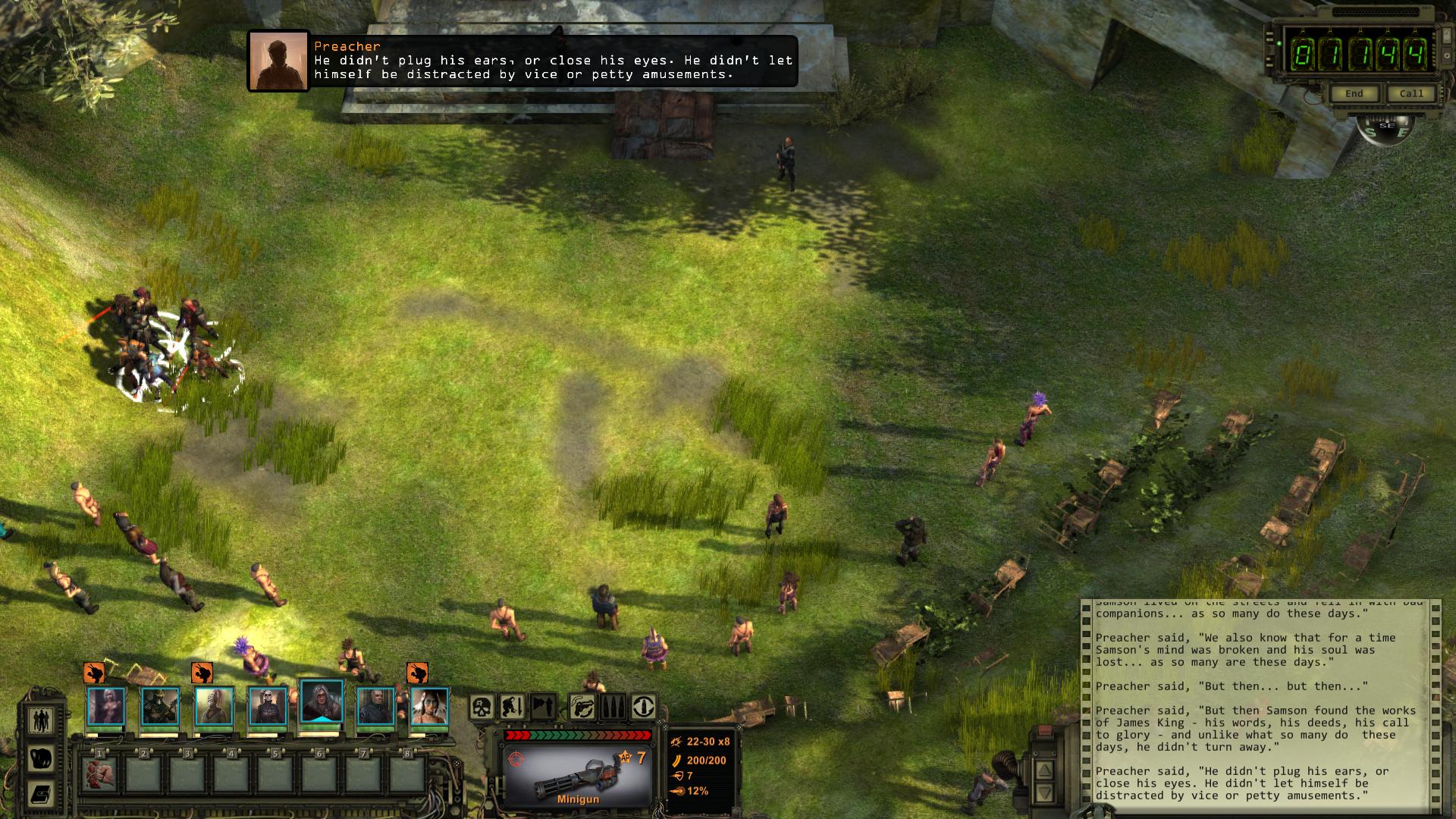Viewport: 1456px width, 819px height.
Task: Use the fist skill in hotbar slot 1
Action: coord(99,775)
